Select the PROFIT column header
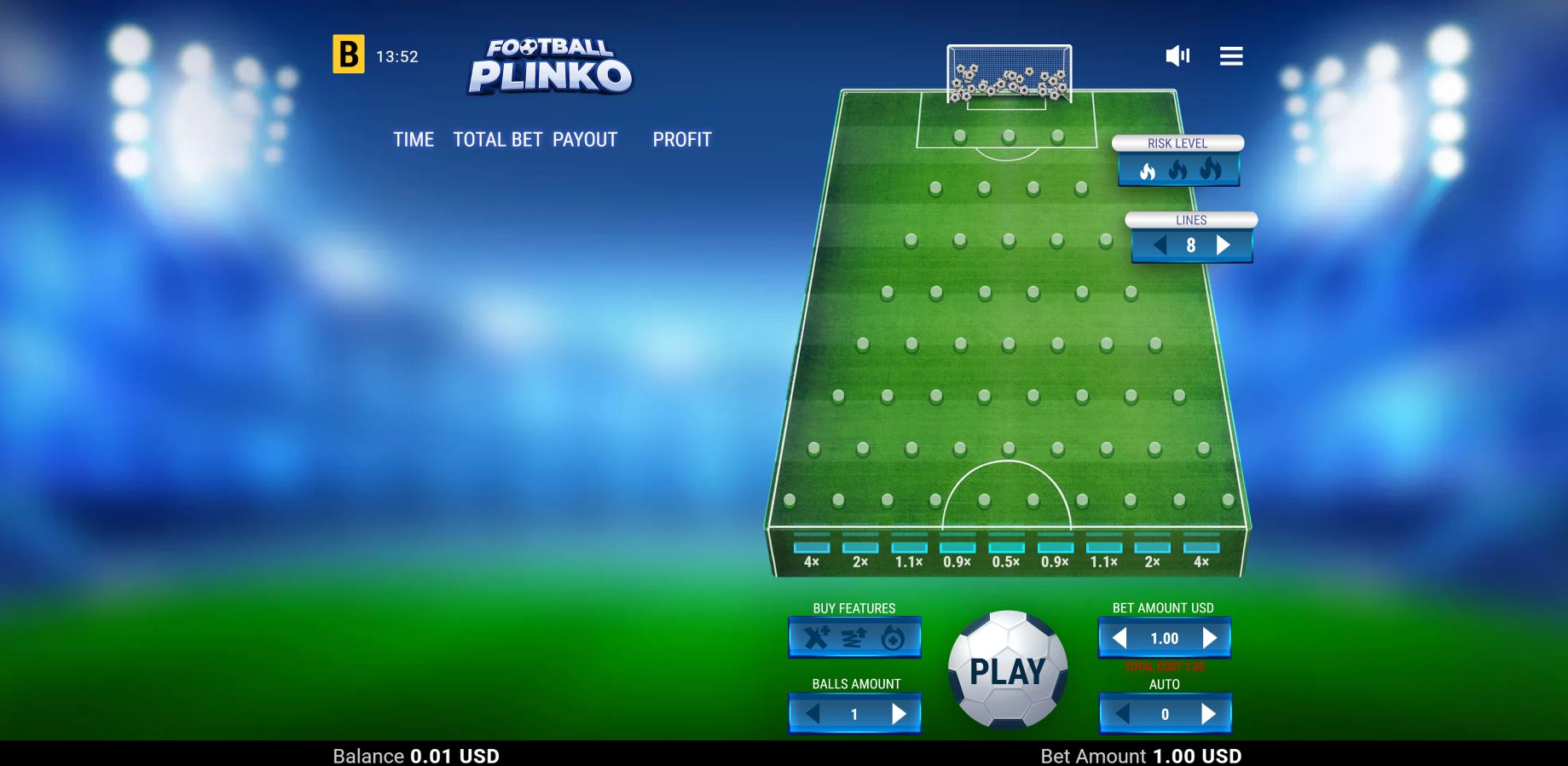This screenshot has height=766, width=1568. point(682,139)
